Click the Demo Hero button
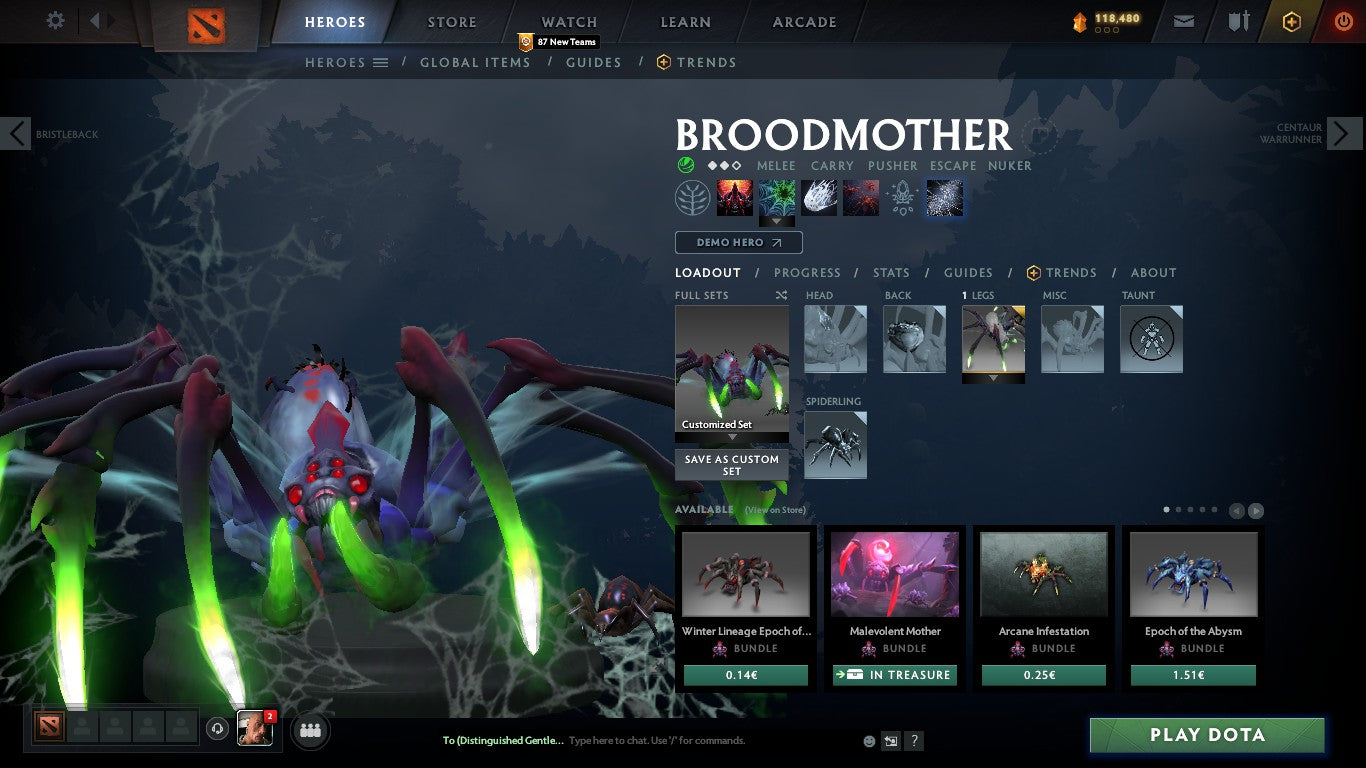1366x768 pixels. click(738, 242)
